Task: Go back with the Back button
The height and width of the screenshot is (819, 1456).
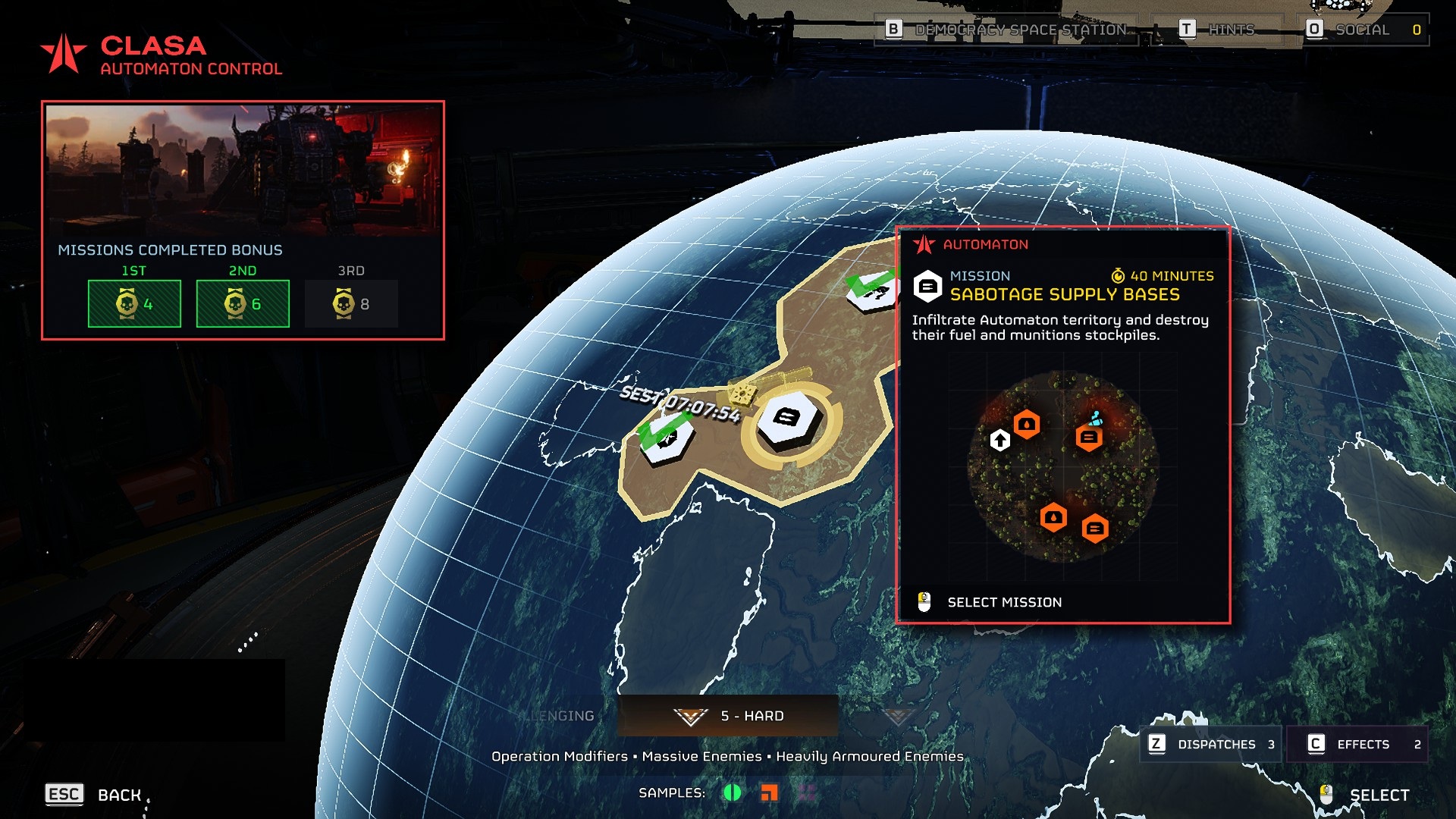Action: [x=94, y=794]
